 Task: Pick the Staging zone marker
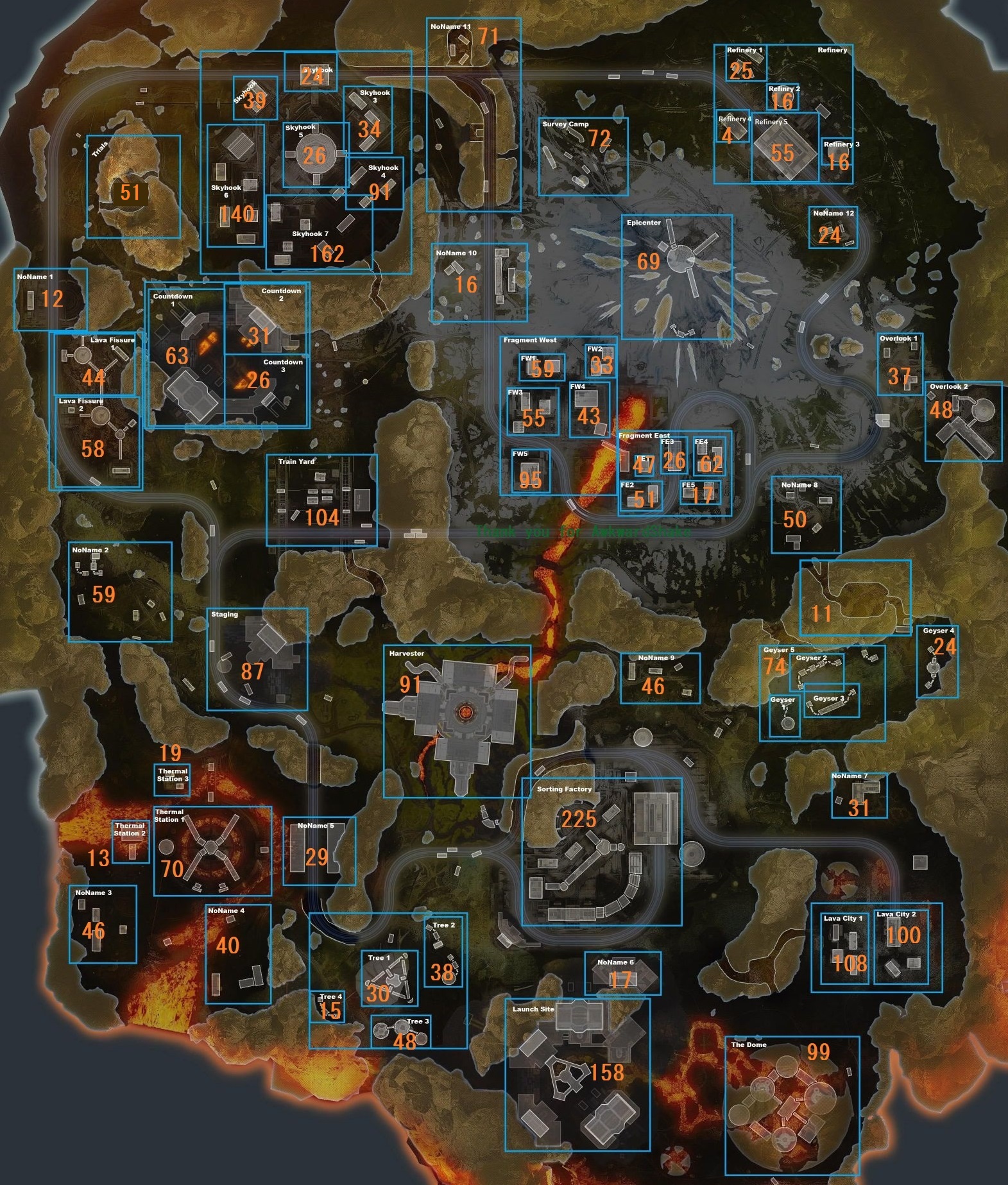257,658
